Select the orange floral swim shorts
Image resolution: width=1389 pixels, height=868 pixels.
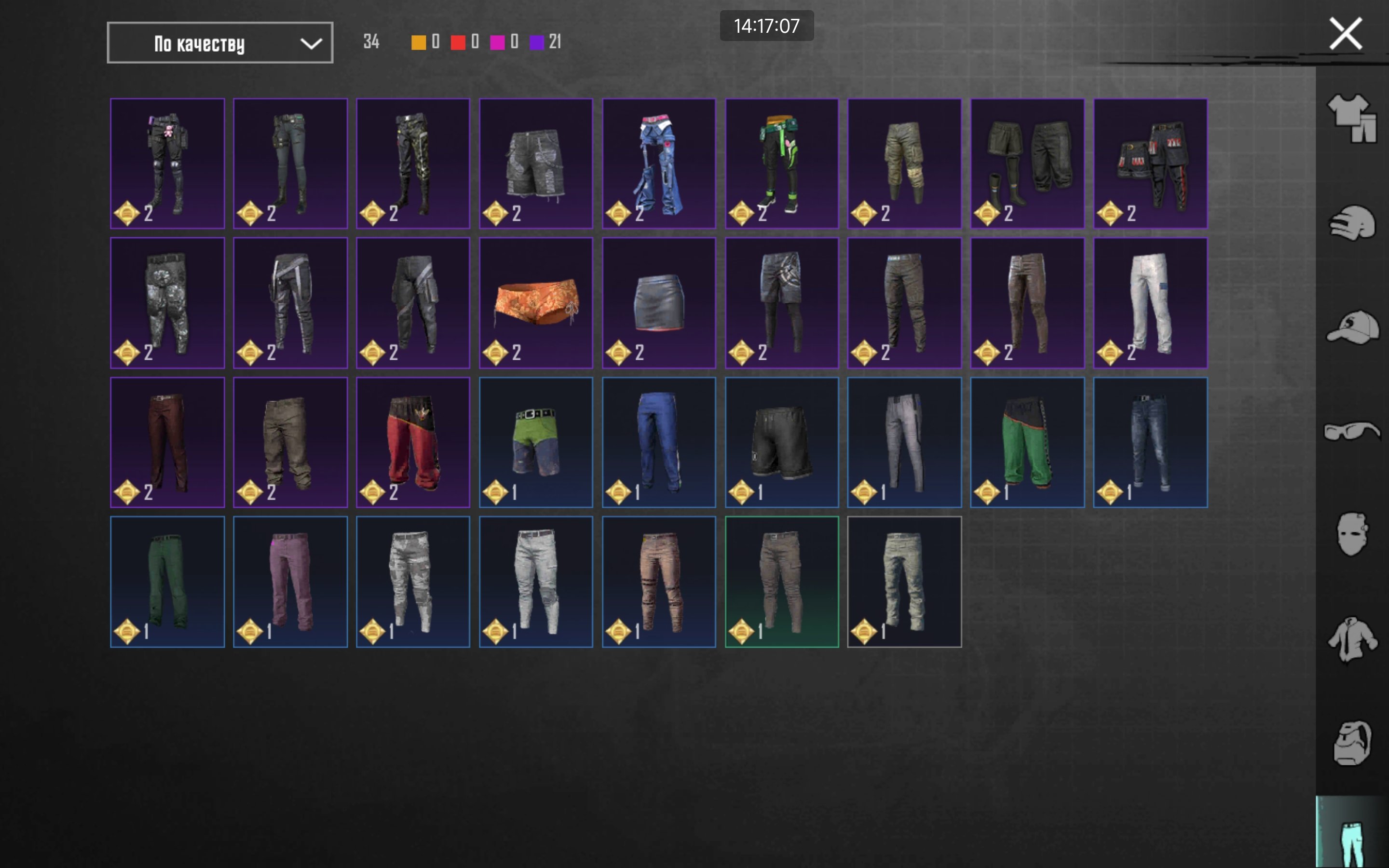point(535,302)
